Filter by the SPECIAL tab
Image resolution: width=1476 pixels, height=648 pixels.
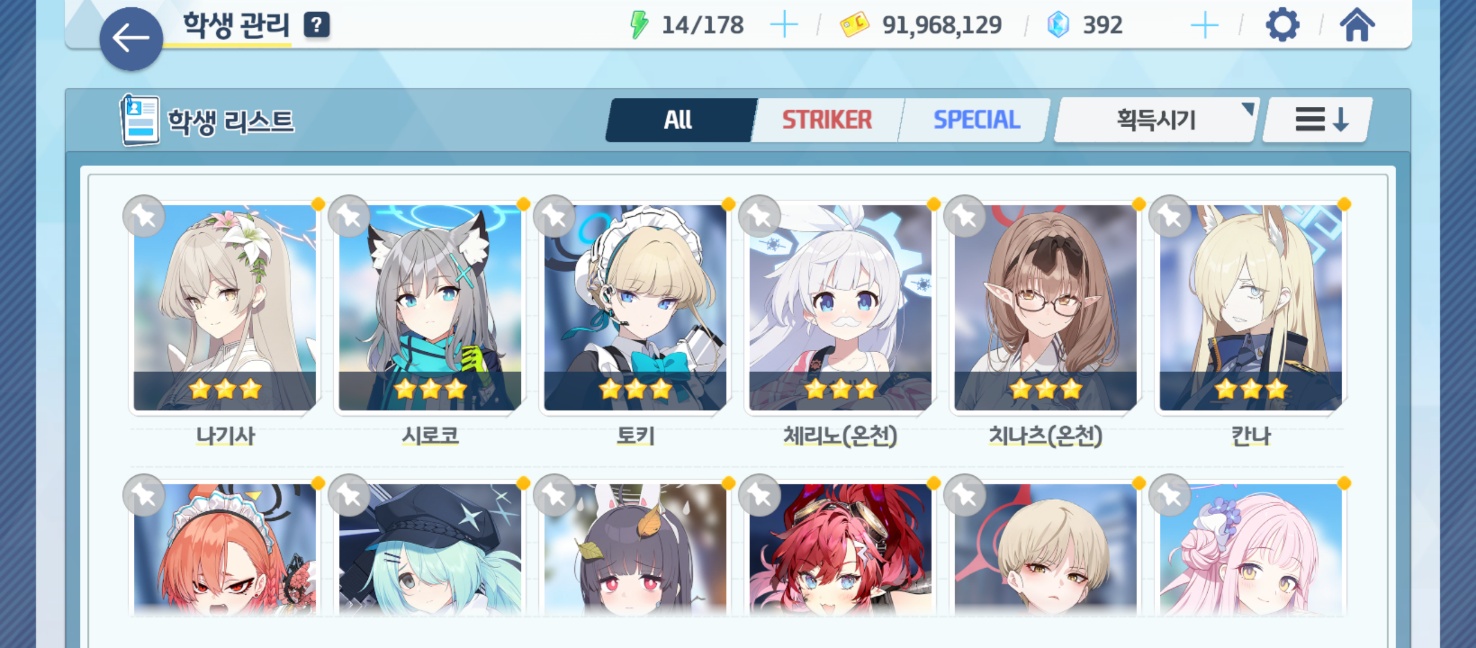pos(976,120)
